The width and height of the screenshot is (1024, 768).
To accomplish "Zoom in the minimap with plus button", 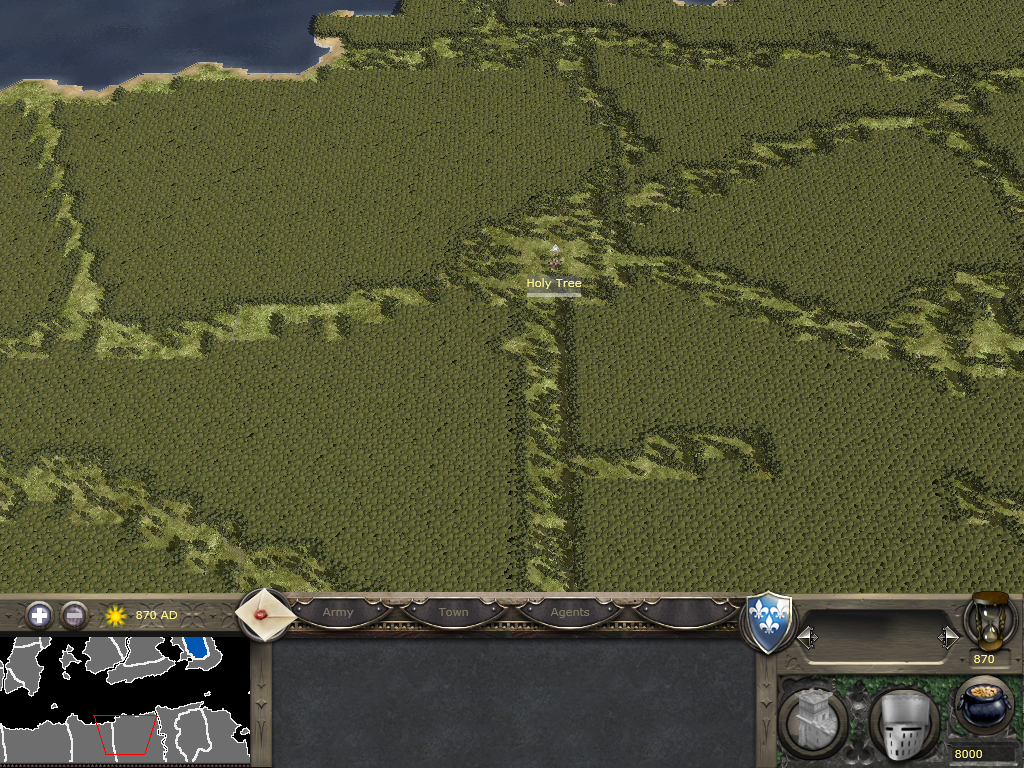I will point(39,615).
